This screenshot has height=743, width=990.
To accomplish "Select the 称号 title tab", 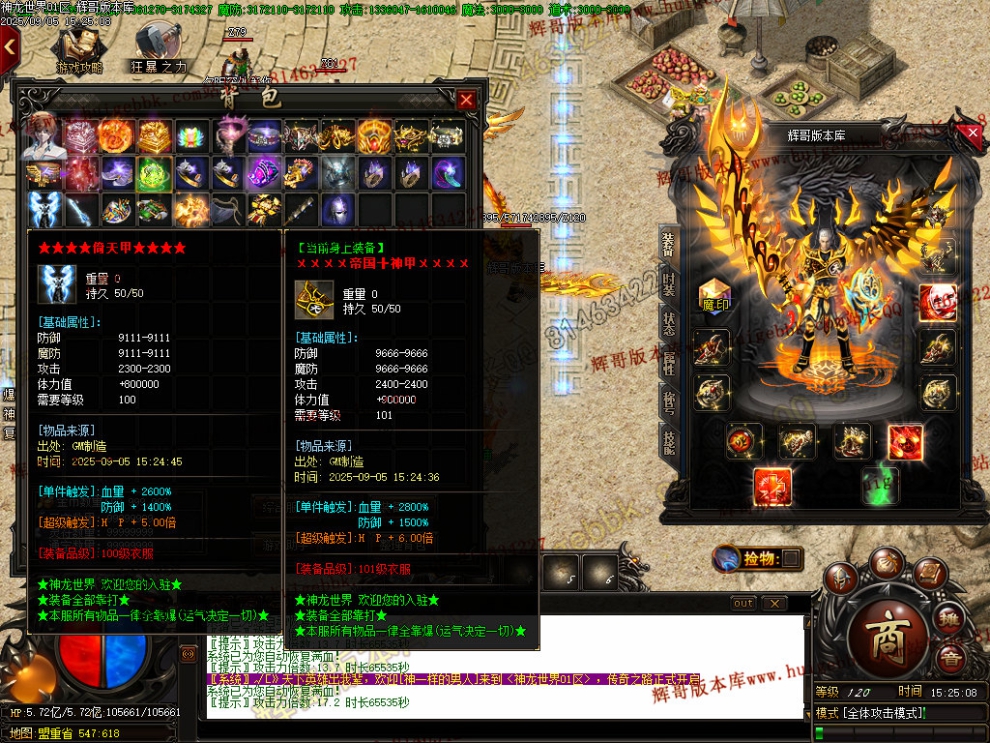I will coord(668,401).
